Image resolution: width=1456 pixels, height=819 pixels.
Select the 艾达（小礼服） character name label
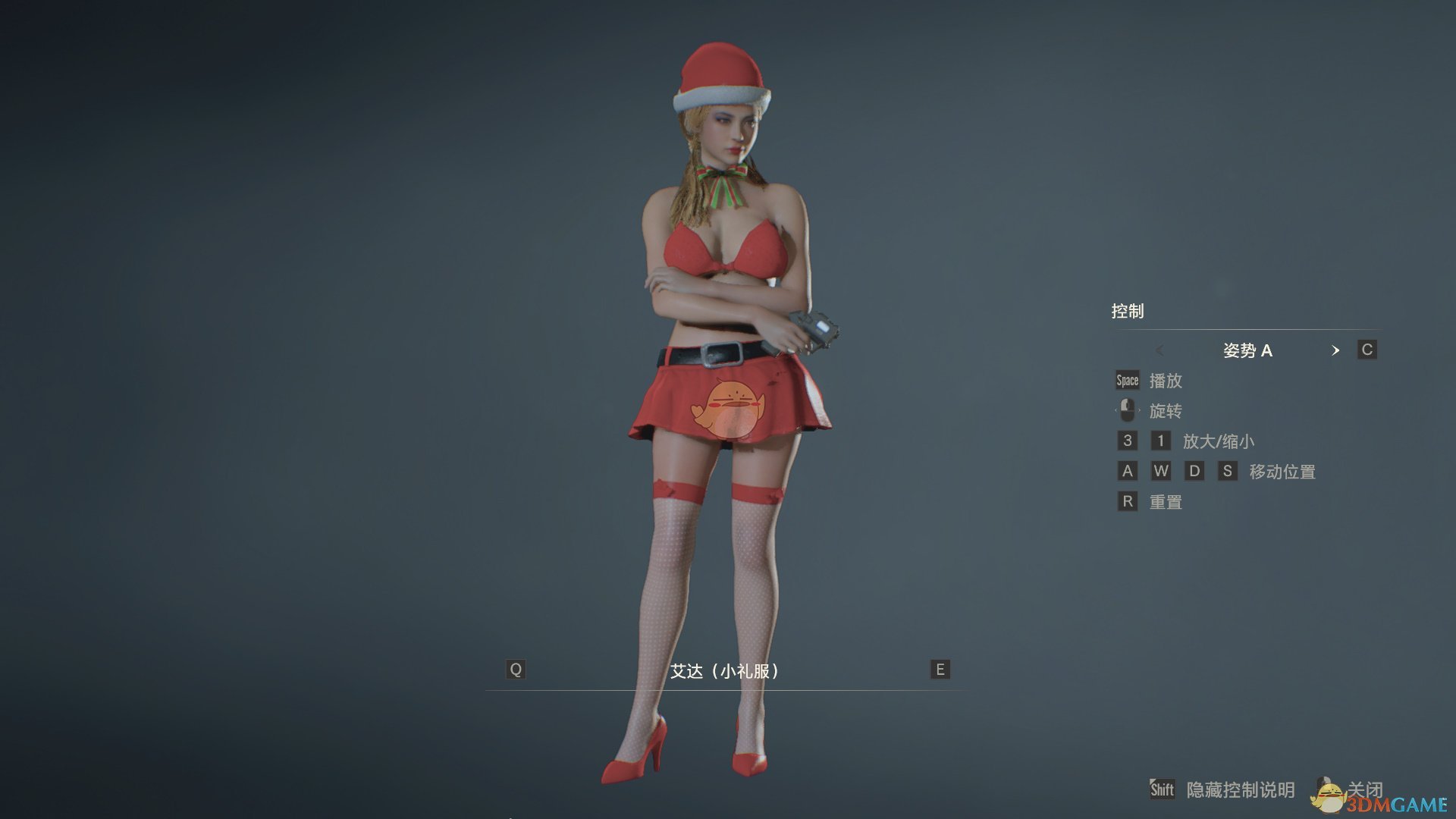point(726,670)
